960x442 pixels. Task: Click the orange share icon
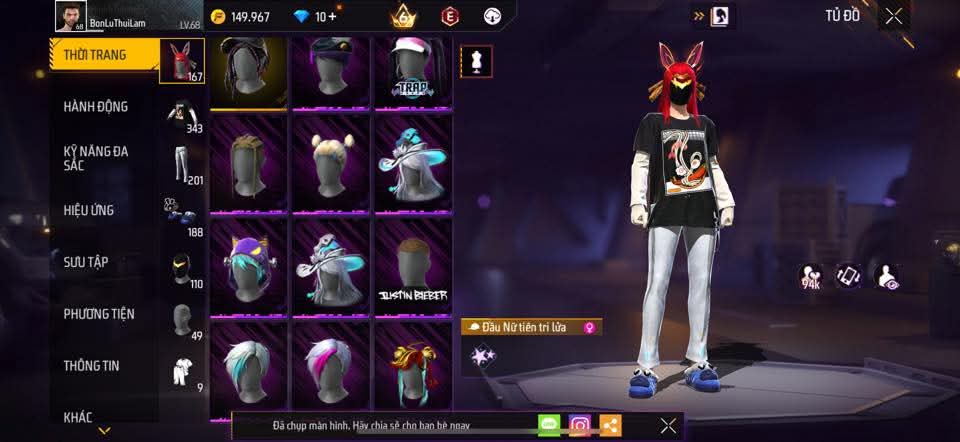coord(610,425)
